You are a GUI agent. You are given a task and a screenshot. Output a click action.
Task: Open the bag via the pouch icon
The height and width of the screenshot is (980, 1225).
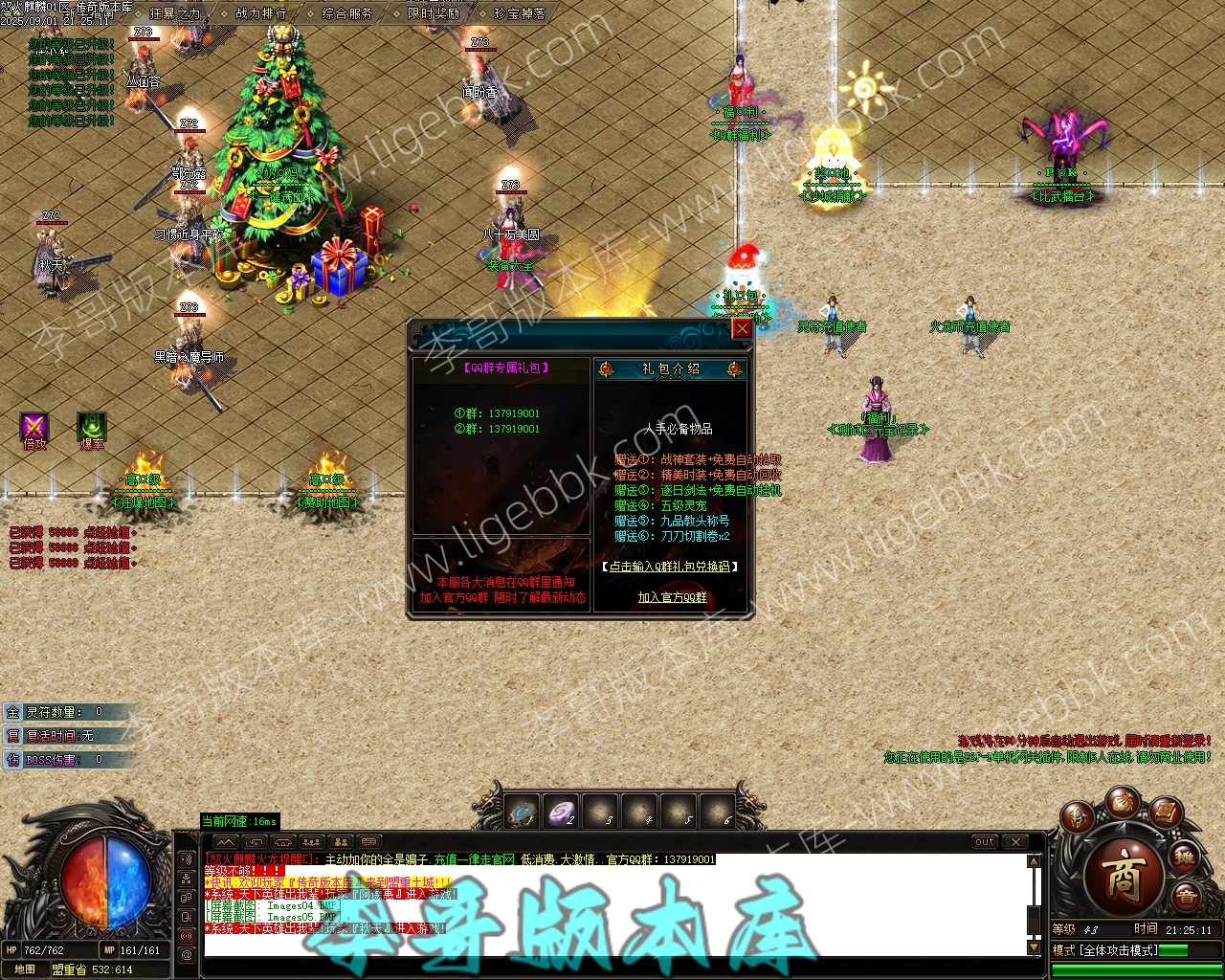(x=1121, y=802)
